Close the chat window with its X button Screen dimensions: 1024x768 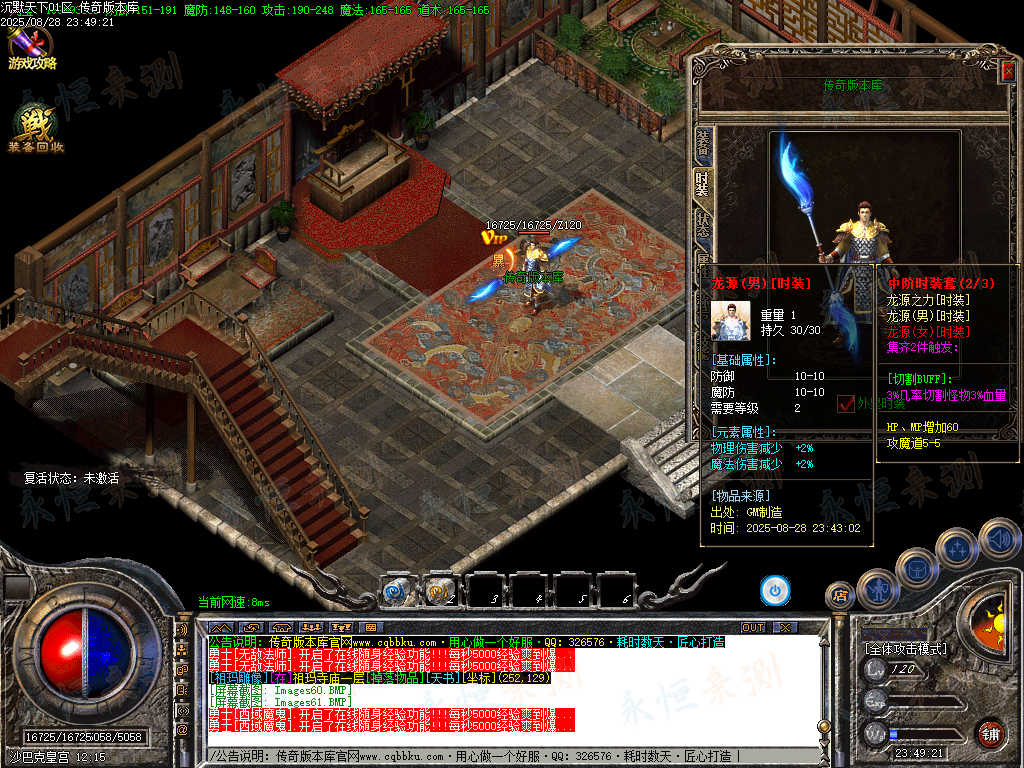click(785, 627)
